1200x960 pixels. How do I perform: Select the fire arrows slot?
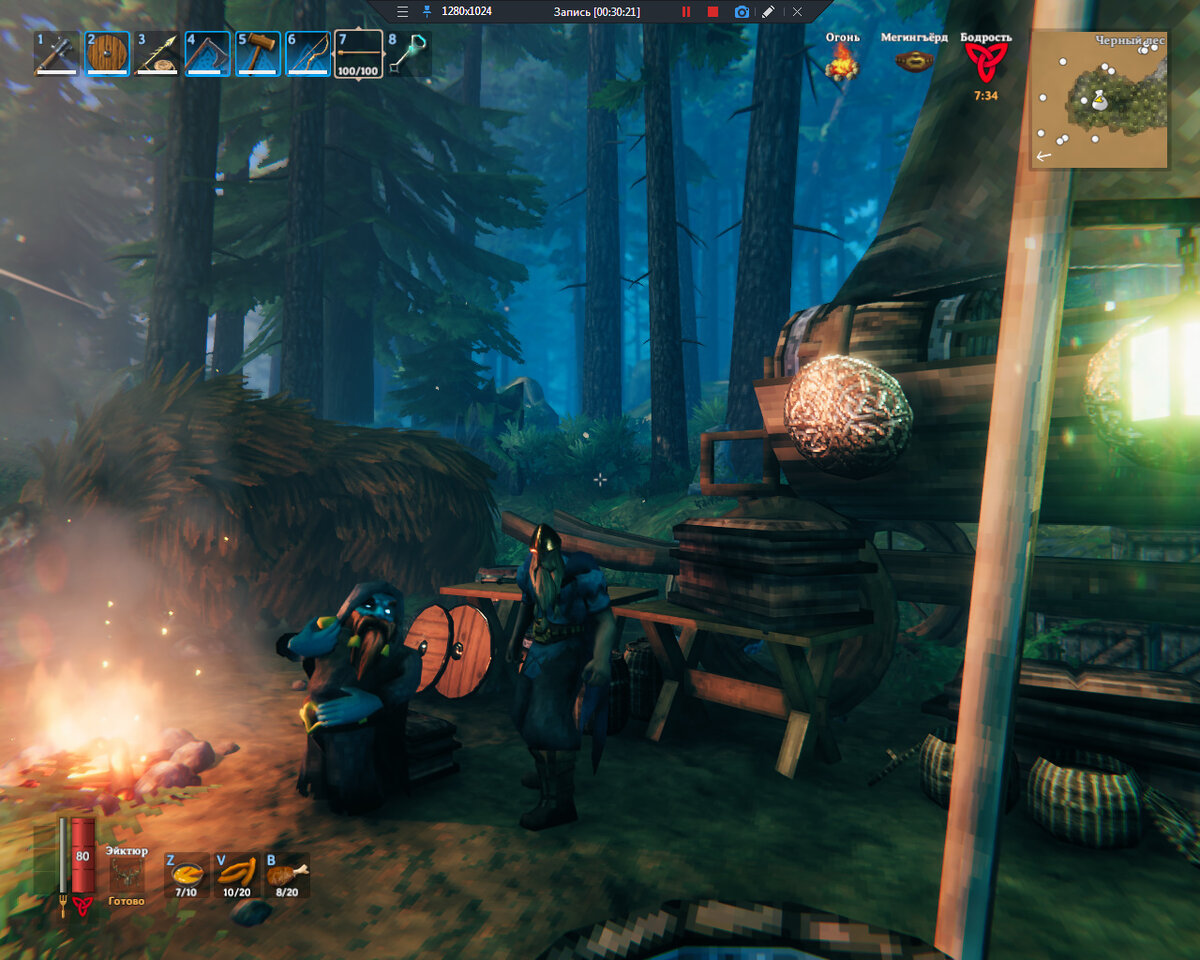coord(157,54)
